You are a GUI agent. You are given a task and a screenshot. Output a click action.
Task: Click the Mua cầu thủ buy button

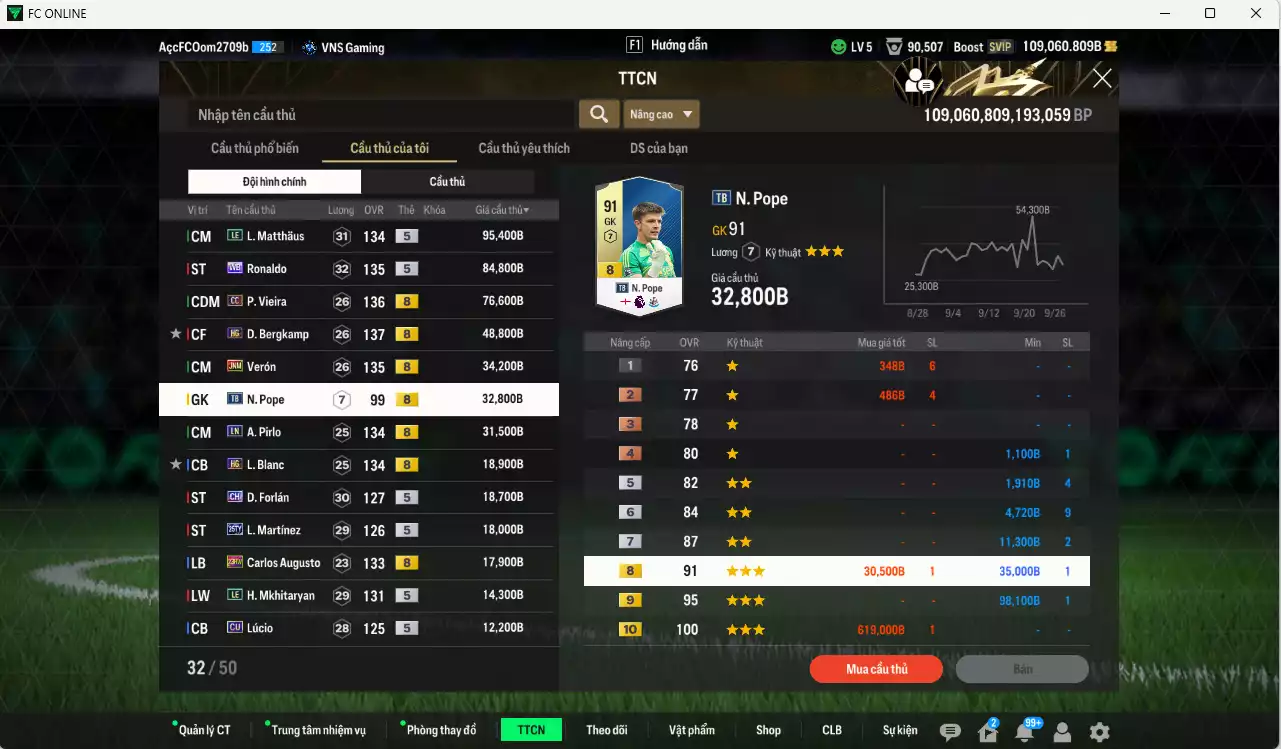pyautogui.click(x=875, y=668)
